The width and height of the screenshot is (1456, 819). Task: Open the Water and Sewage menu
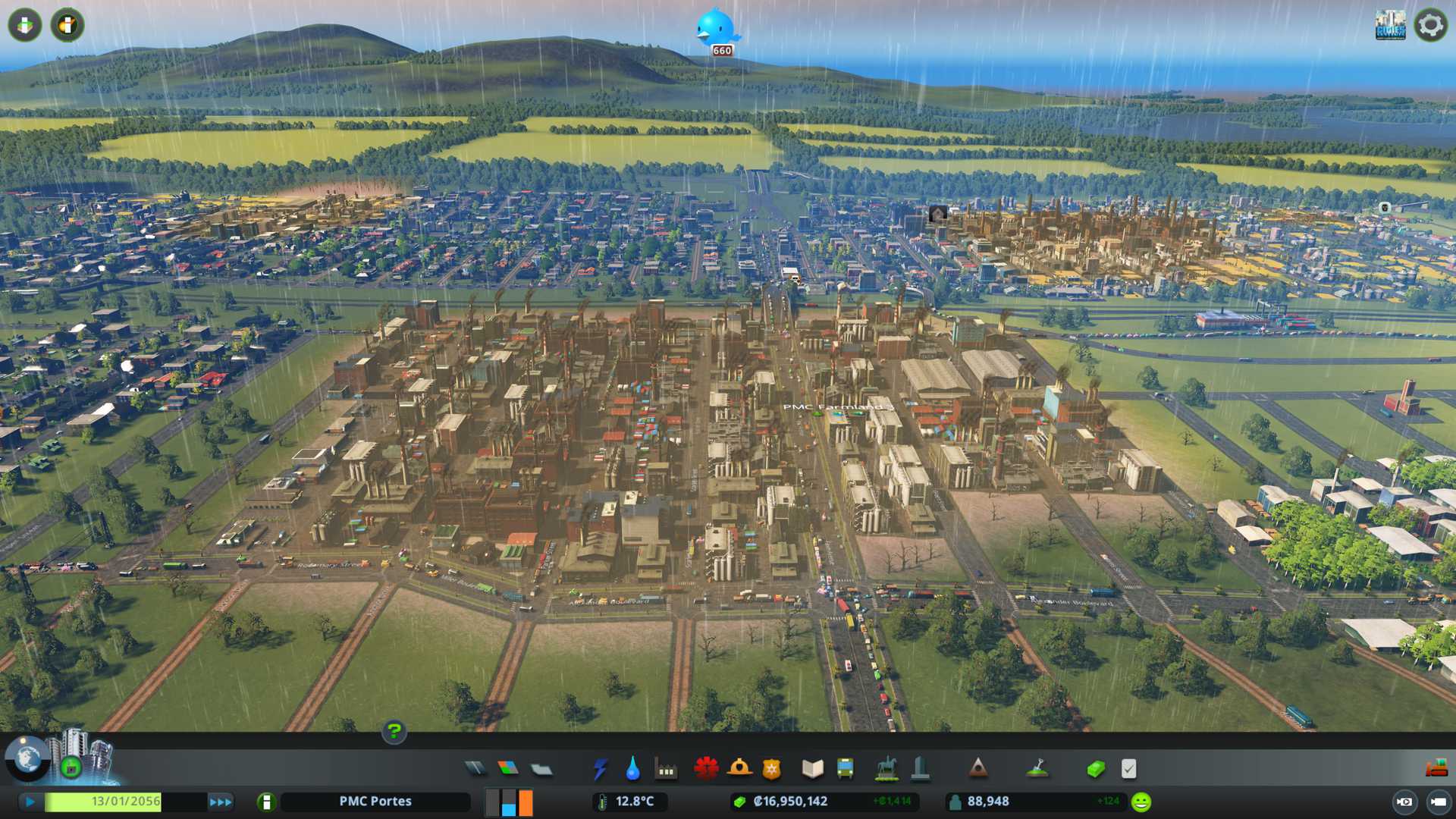click(632, 769)
